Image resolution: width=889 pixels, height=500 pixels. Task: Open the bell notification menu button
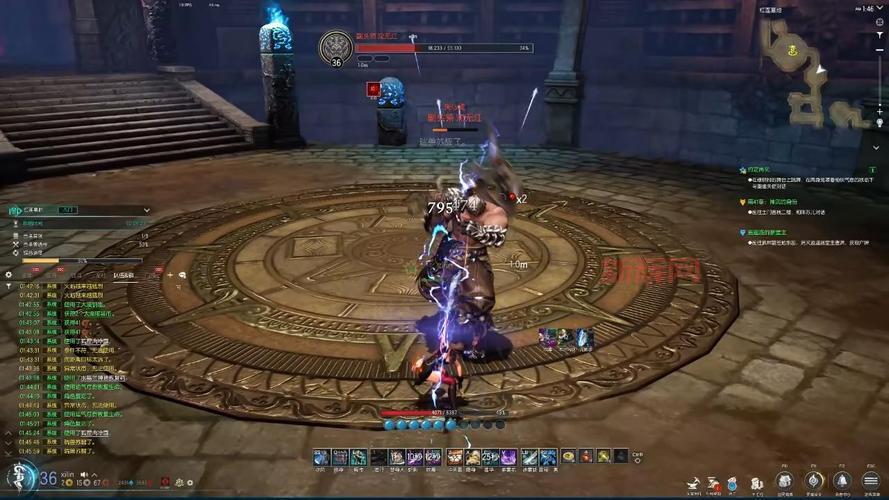[842, 481]
